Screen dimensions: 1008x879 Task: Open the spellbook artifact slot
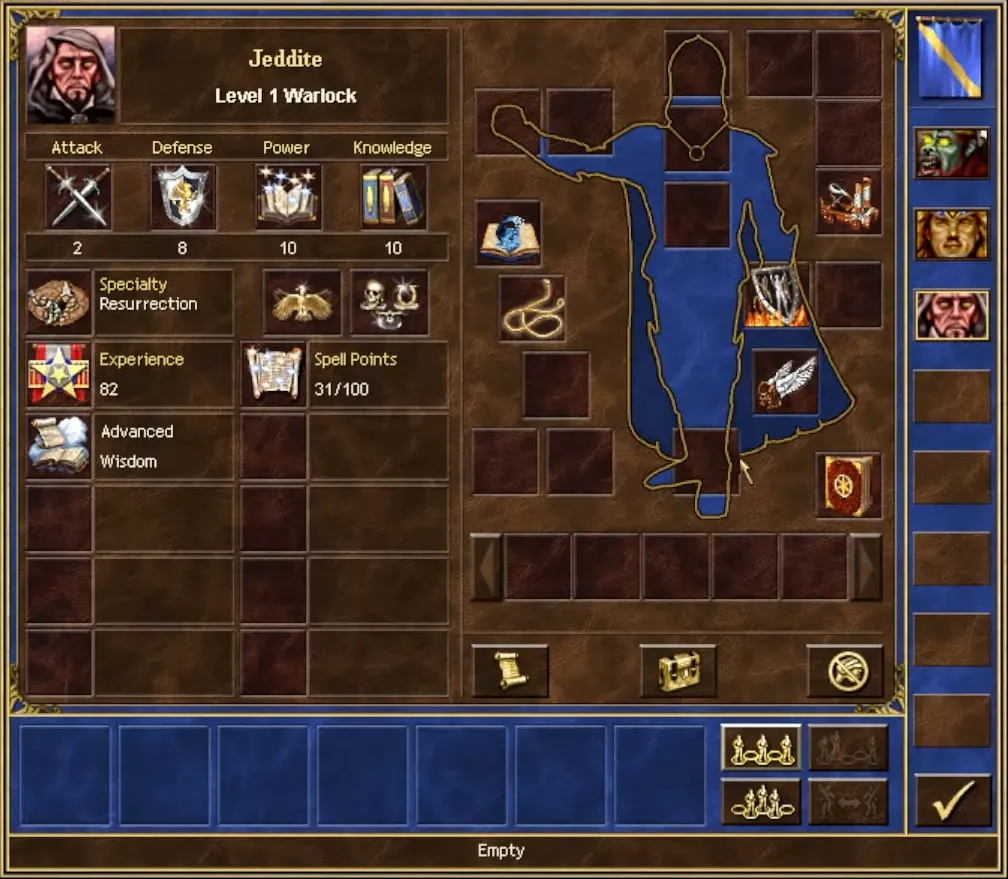point(848,486)
